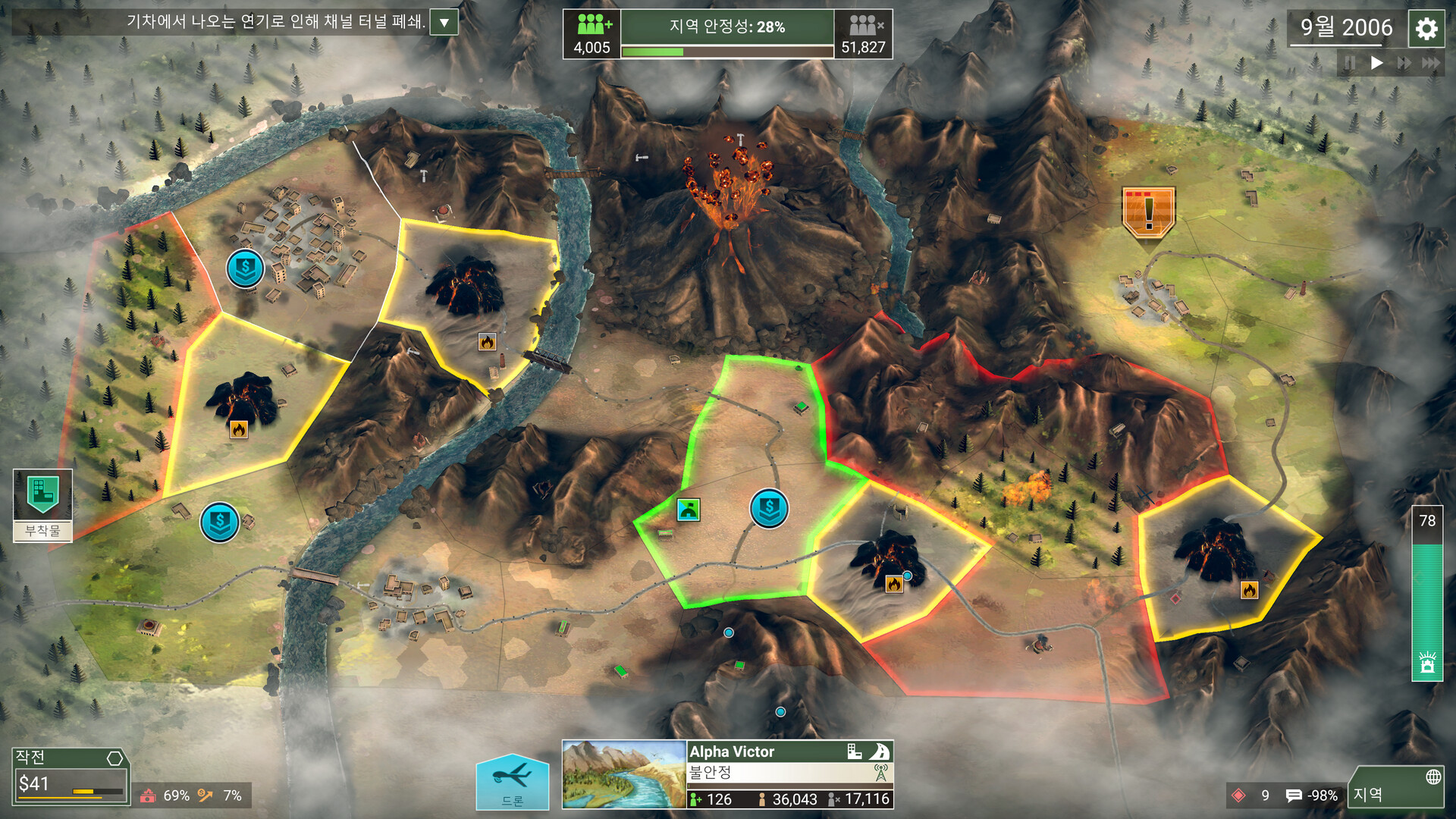The image size is (1456, 819).
Task: Open the reputation meter showing 78
Action: 1426,593
